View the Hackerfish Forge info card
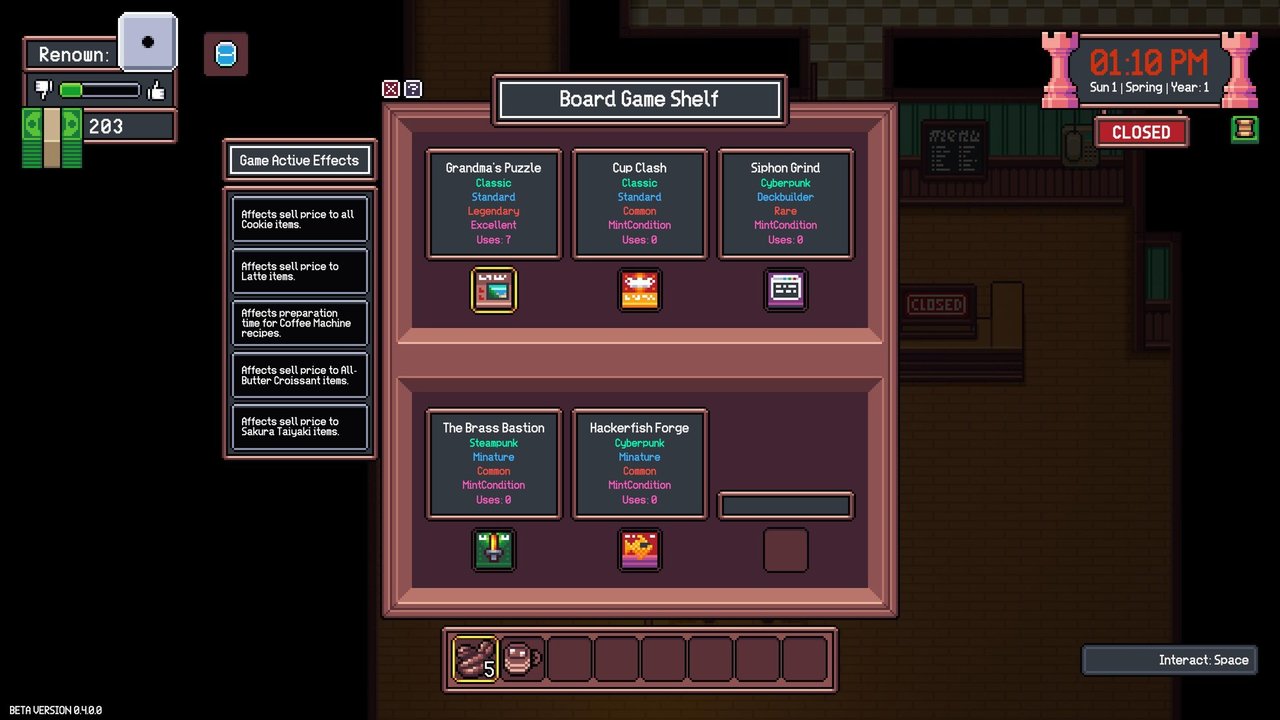 pyautogui.click(x=640, y=464)
